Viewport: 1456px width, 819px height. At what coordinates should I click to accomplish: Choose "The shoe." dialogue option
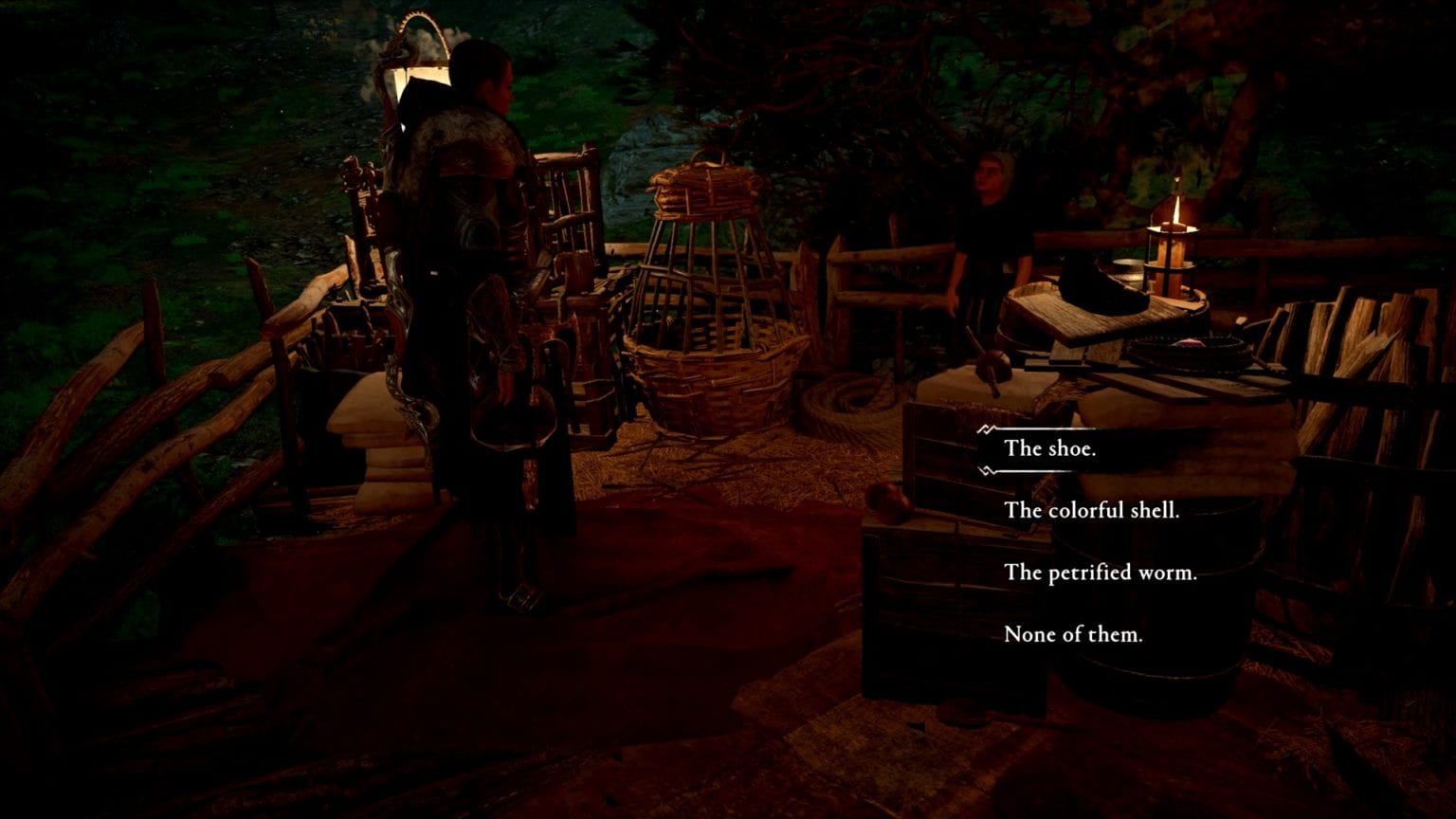pos(1049,448)
